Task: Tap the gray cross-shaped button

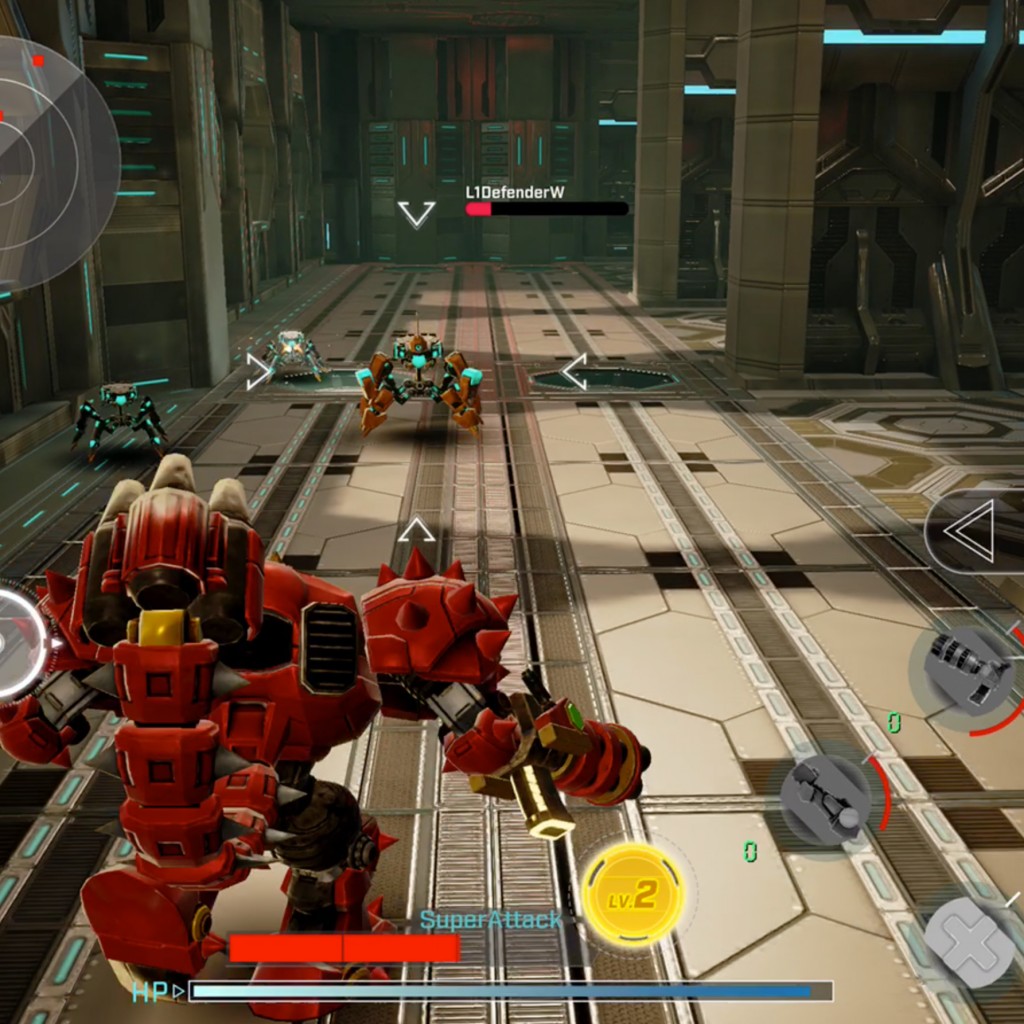Action: (969, 942)
